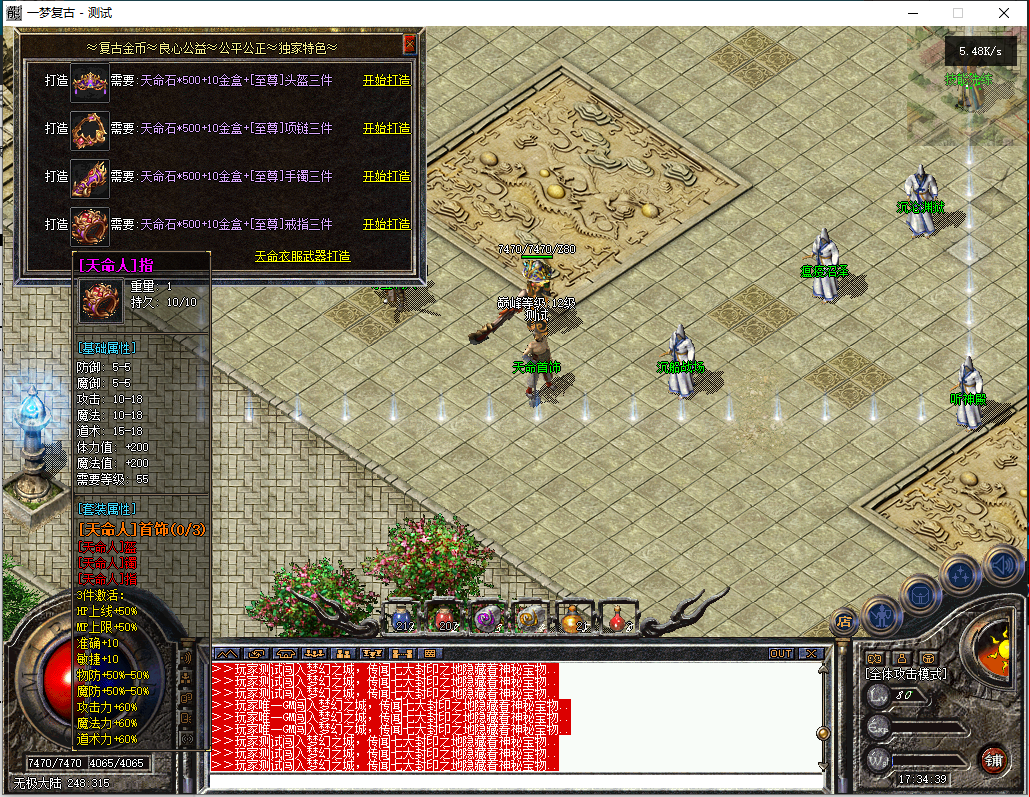Start forging the helmet (头盔) item
The image size is (1030, 797).
pos(386,80)
